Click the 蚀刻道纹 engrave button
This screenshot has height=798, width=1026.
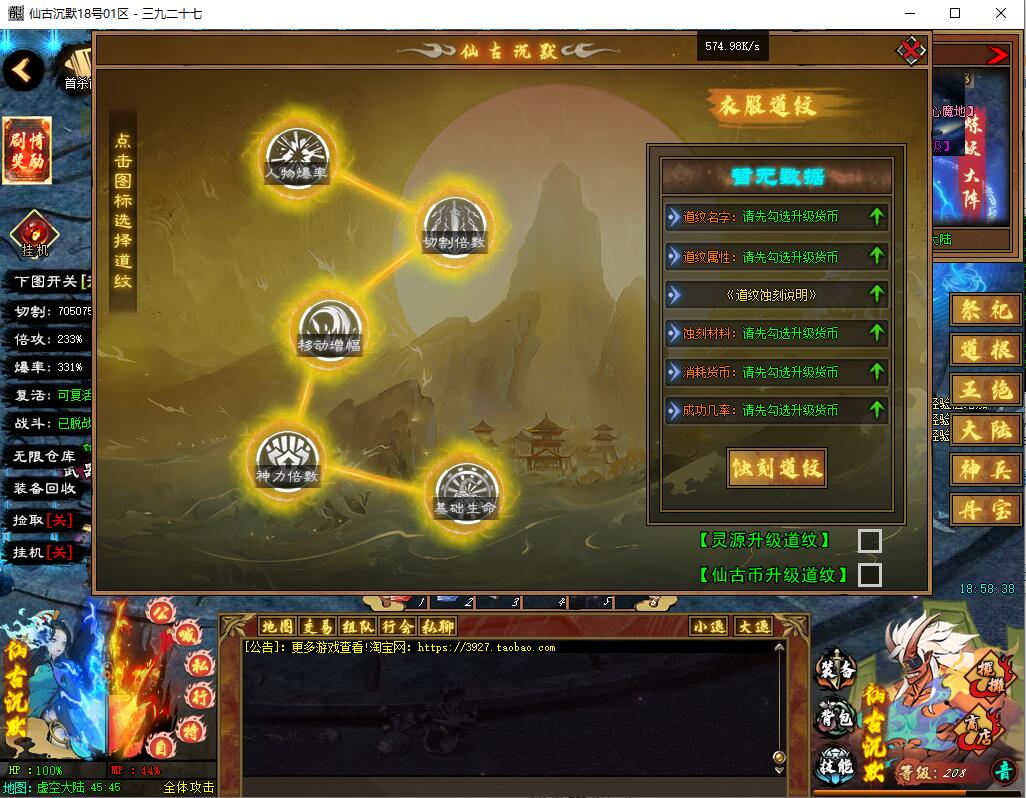coord(776,468)
